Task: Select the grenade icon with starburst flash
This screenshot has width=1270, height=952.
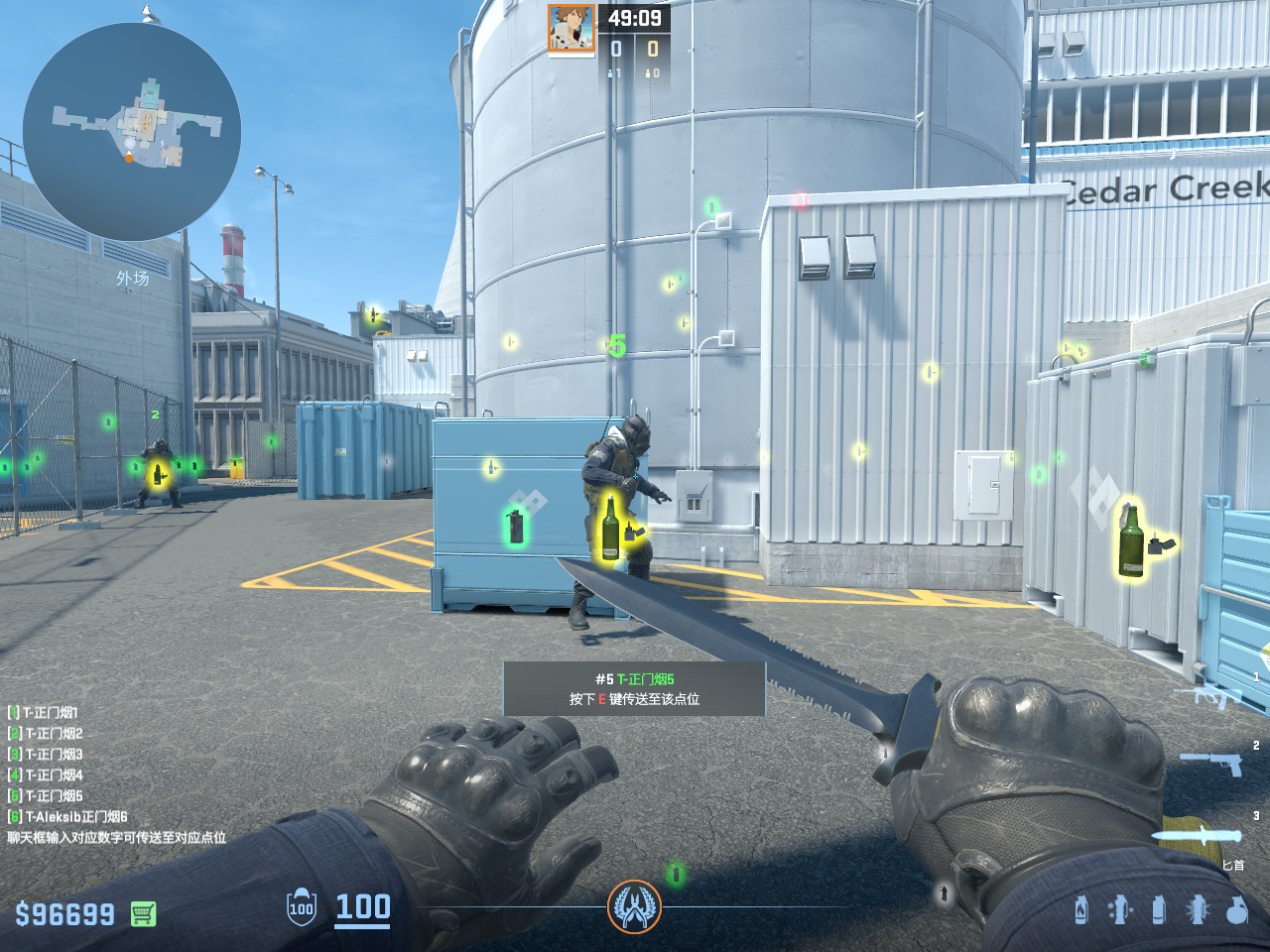Action: (x=1197, y=909)
